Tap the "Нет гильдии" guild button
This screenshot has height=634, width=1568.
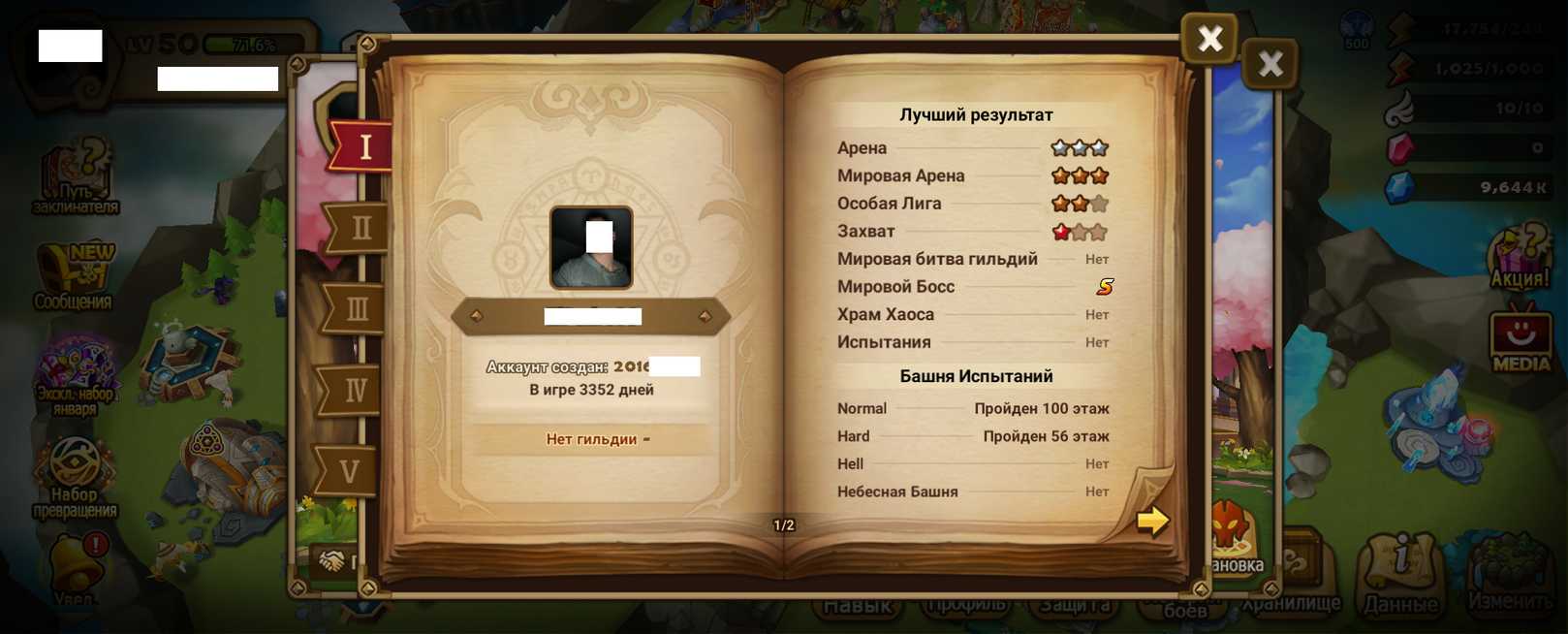(x=591, y=439)
